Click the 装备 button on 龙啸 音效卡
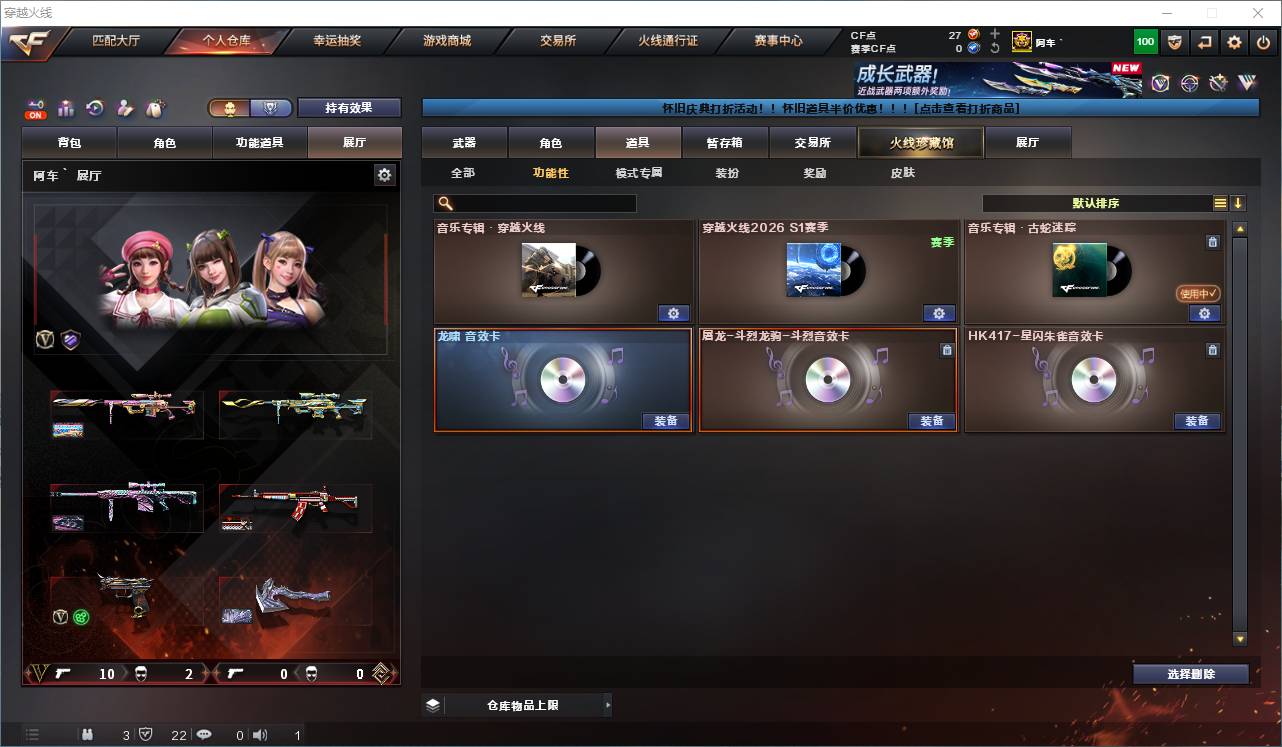1282x747 pixels. point(666,421)
